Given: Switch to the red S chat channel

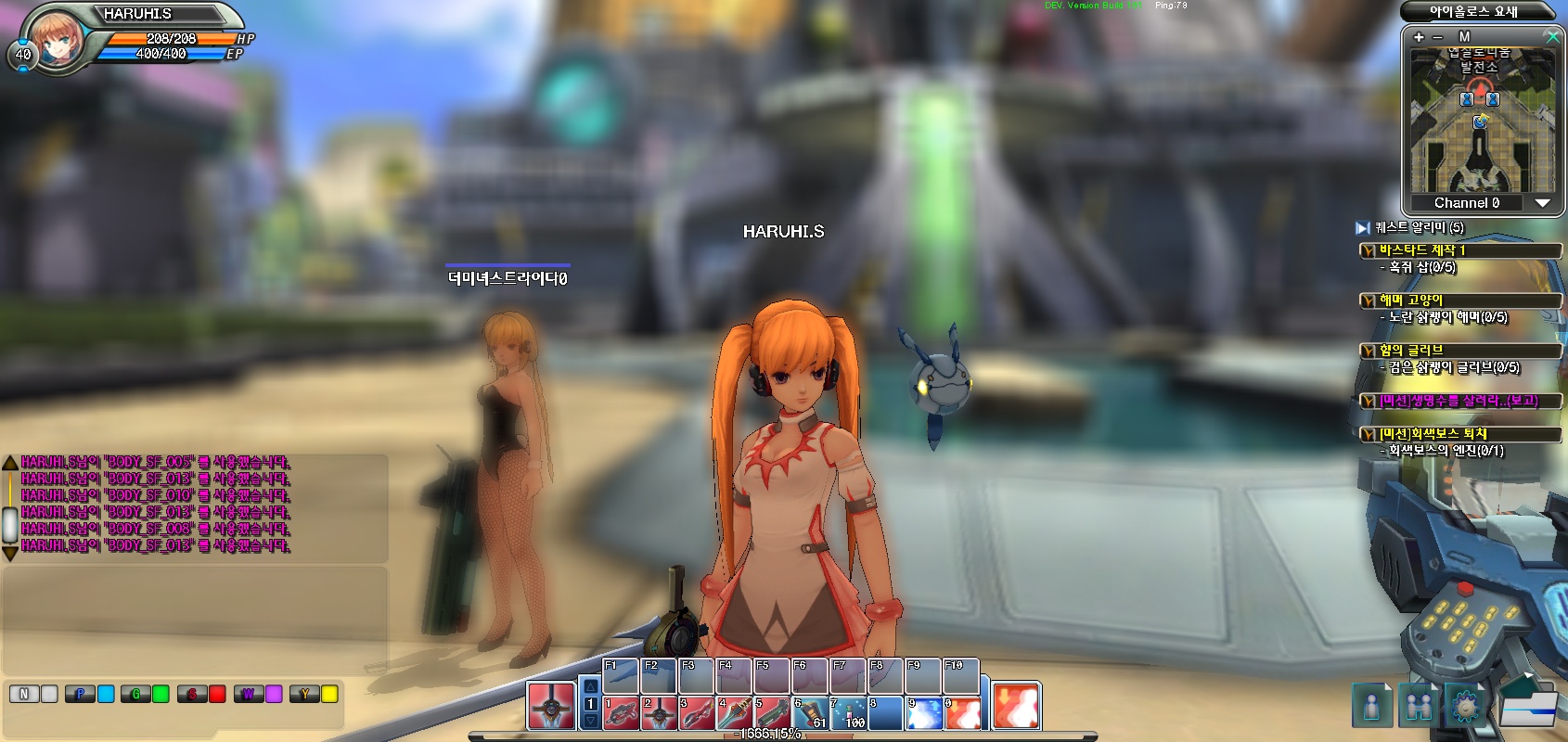Looking at the screenshot, I should coord(192,694).
